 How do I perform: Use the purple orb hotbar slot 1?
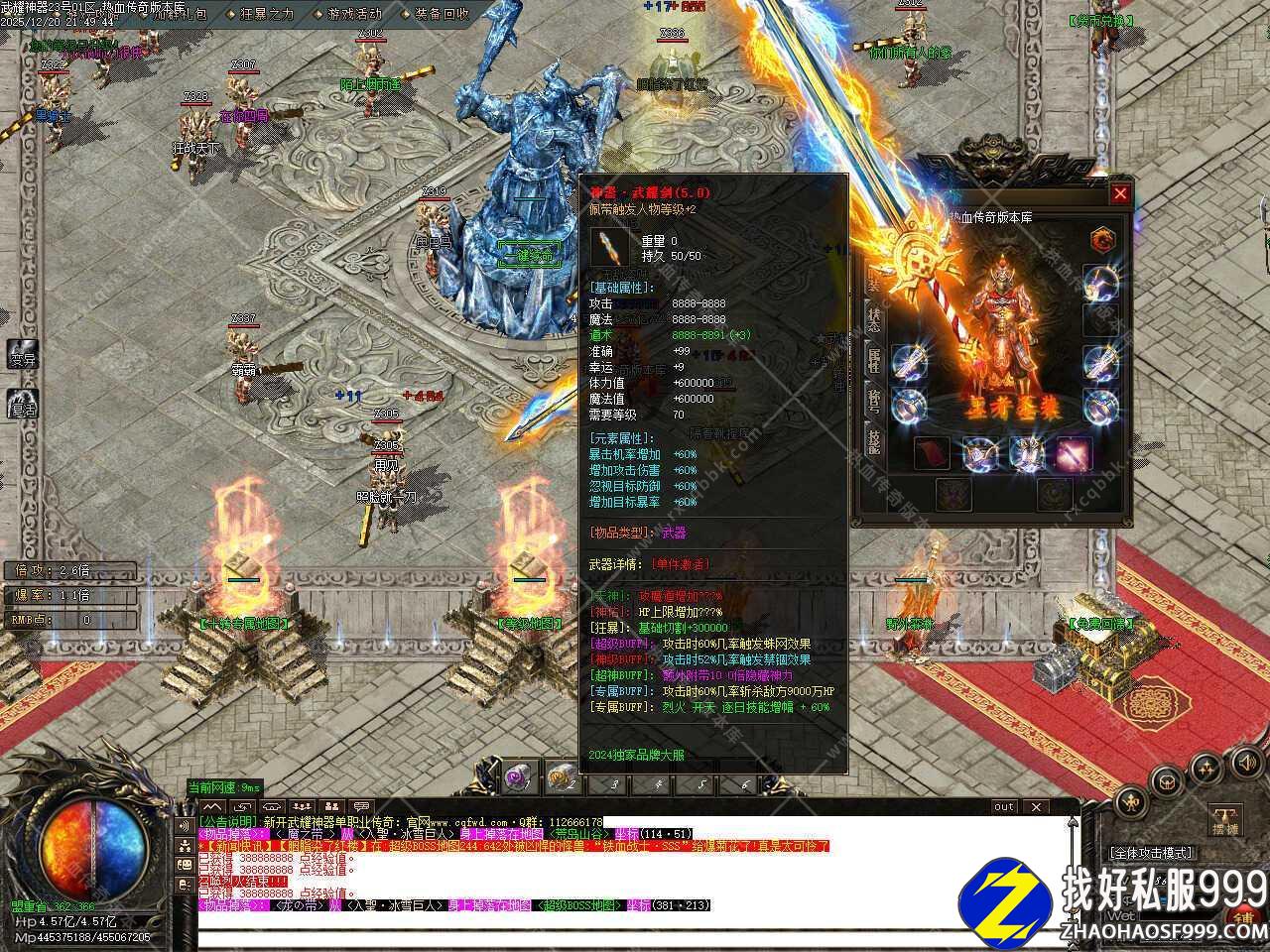[x=518, y=777]
